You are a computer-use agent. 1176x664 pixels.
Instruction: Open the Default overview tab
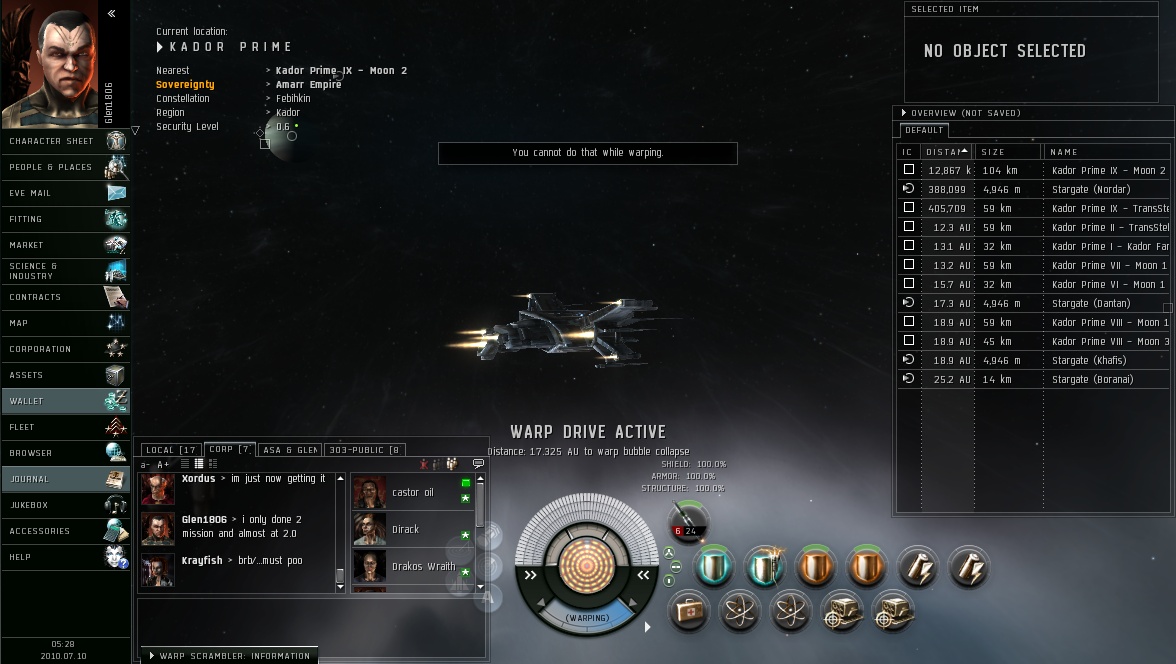pos(923,130)
